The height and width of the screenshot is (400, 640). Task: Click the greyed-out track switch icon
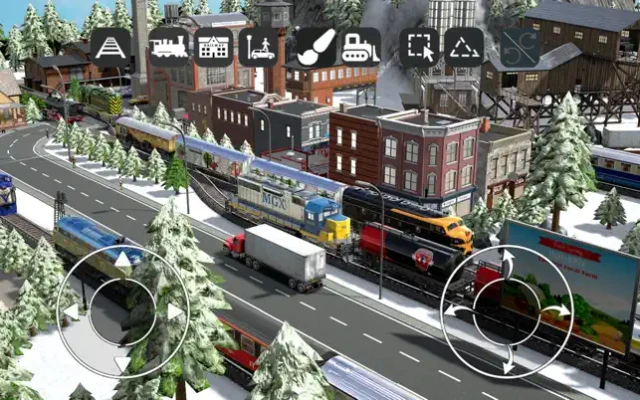pos(521,47)
